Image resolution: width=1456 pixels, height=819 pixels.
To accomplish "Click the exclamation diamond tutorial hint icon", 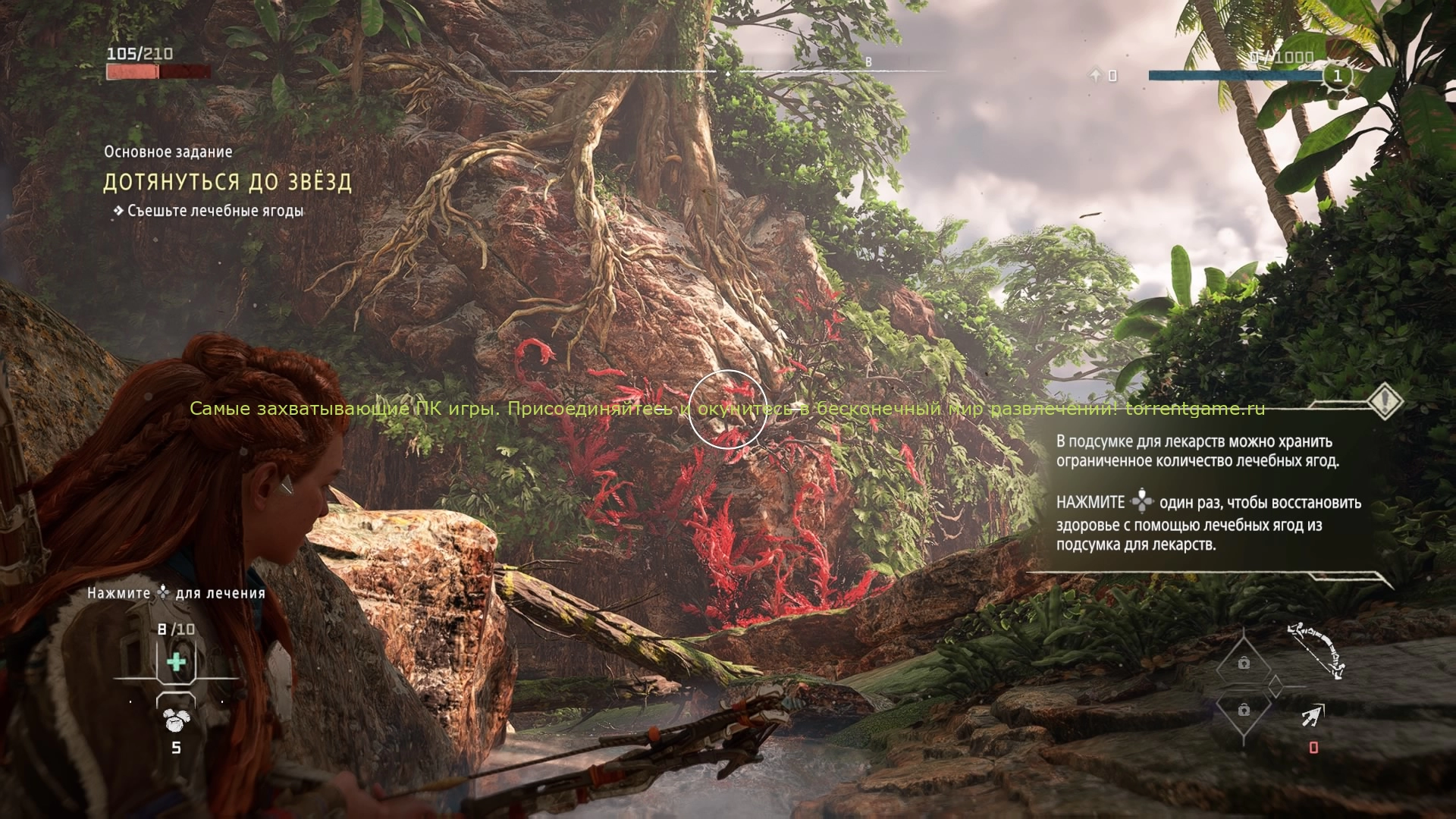I will click(x=1385, y=399).
